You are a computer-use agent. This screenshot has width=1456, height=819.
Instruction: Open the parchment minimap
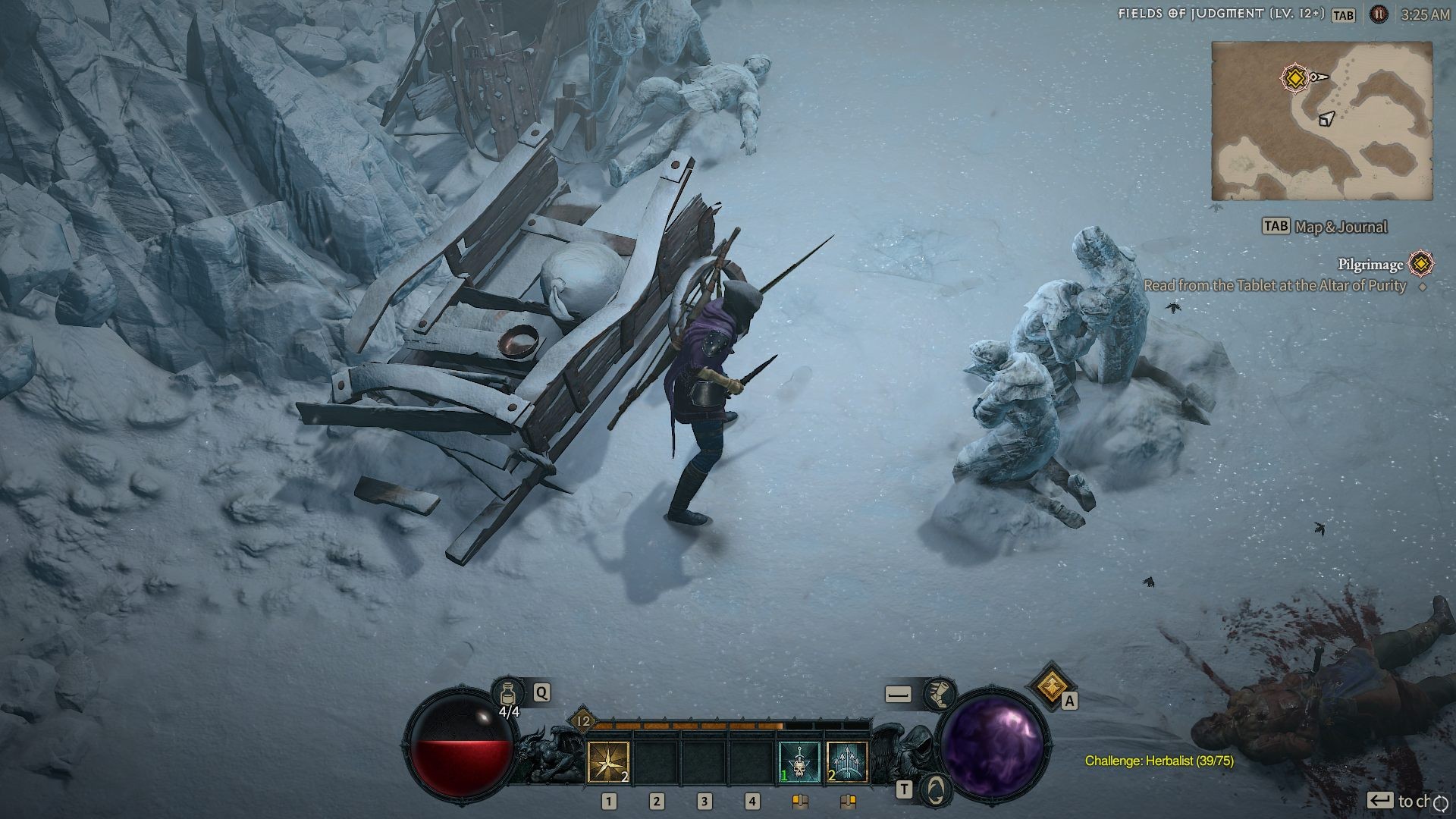(x=1321, y=121)
